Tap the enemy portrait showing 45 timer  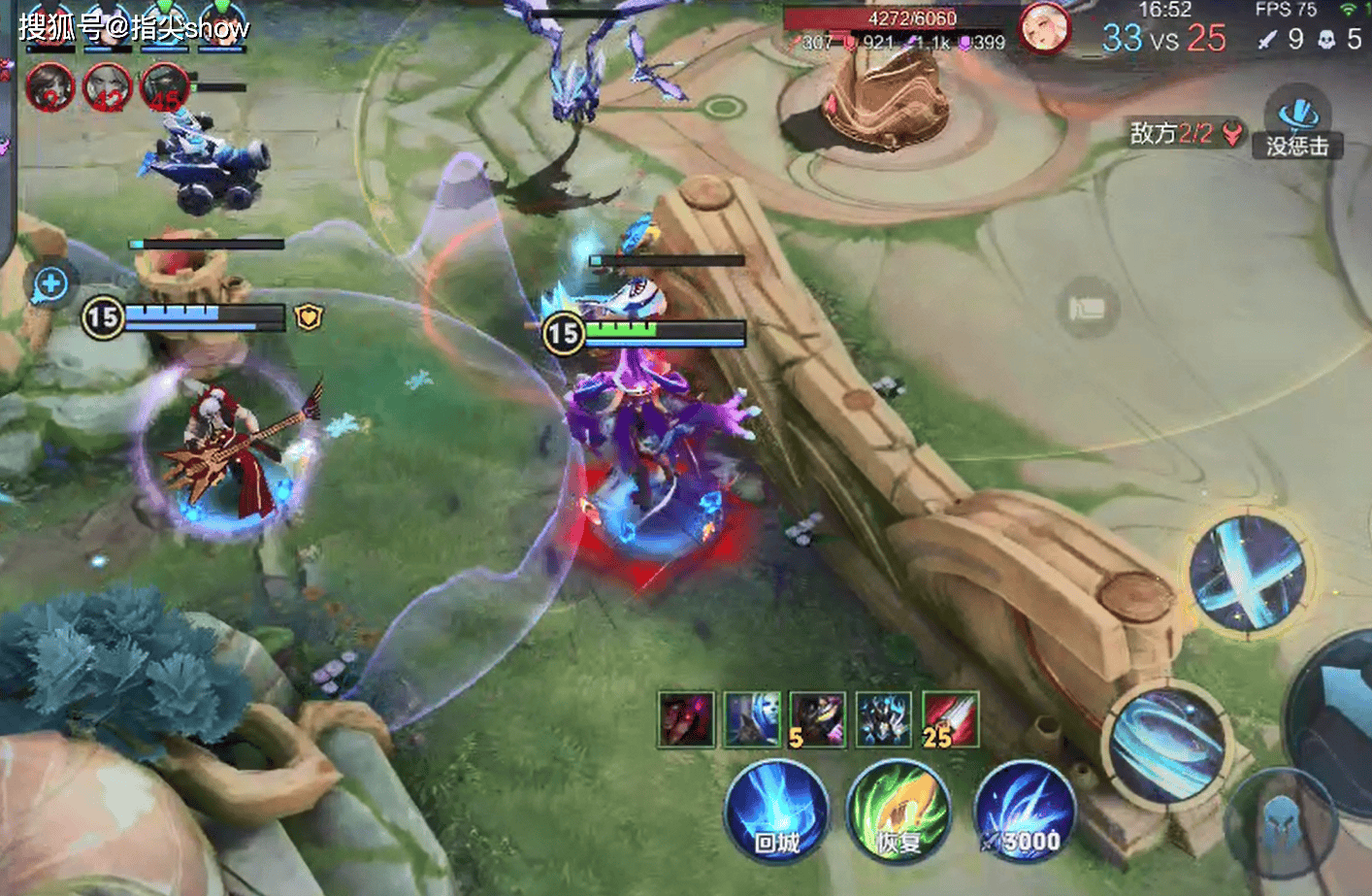pyautogui.click(x=164, y=87)
